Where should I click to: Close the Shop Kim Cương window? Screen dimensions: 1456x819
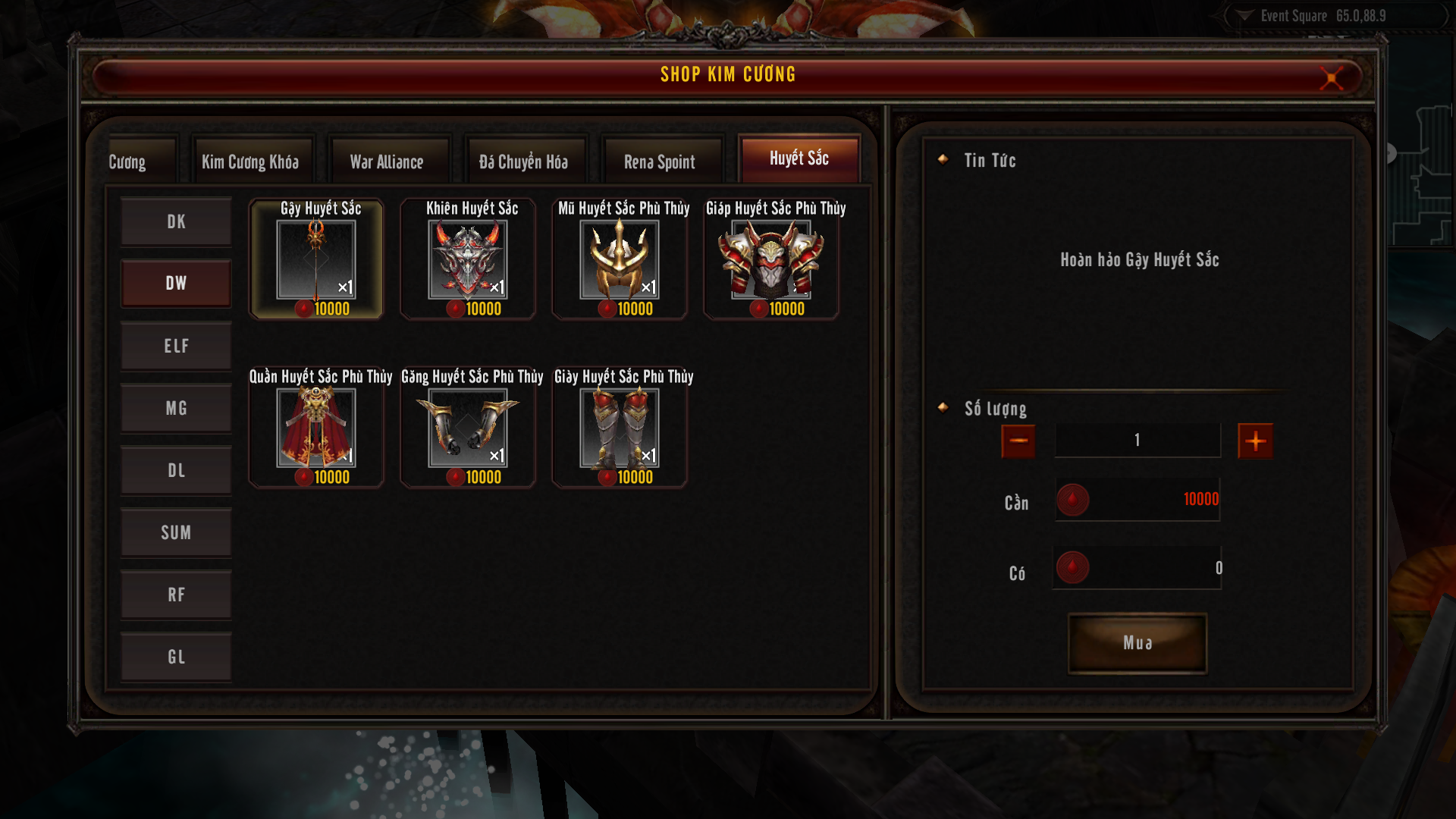point(1331,77)
